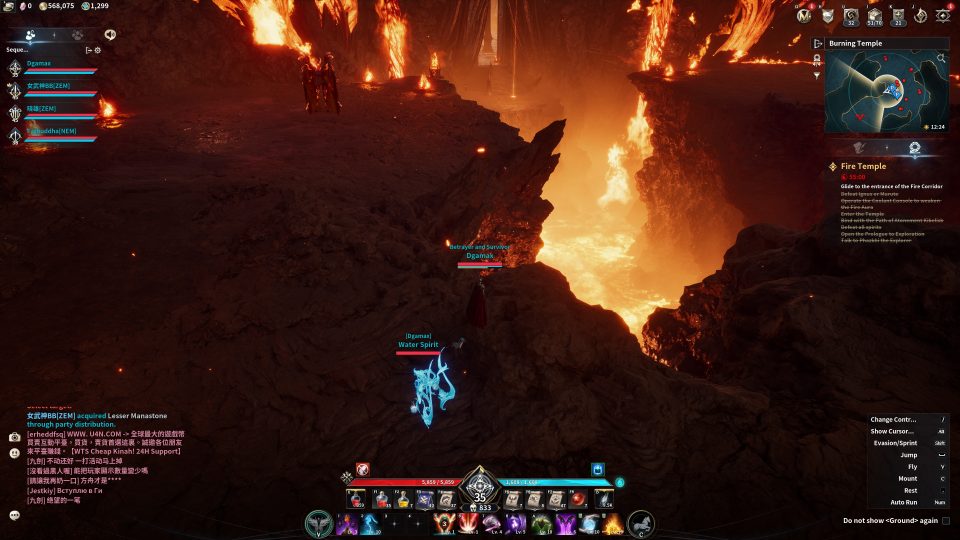Image resolution: width=960 pixels, height=540 pixels.
Task: Toggle the voice chat speaker icon
Action: pos(110,34)
